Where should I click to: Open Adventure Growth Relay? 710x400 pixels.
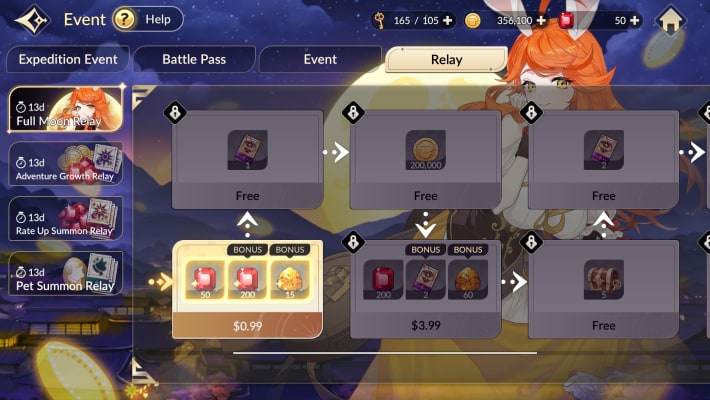(66, 164)
